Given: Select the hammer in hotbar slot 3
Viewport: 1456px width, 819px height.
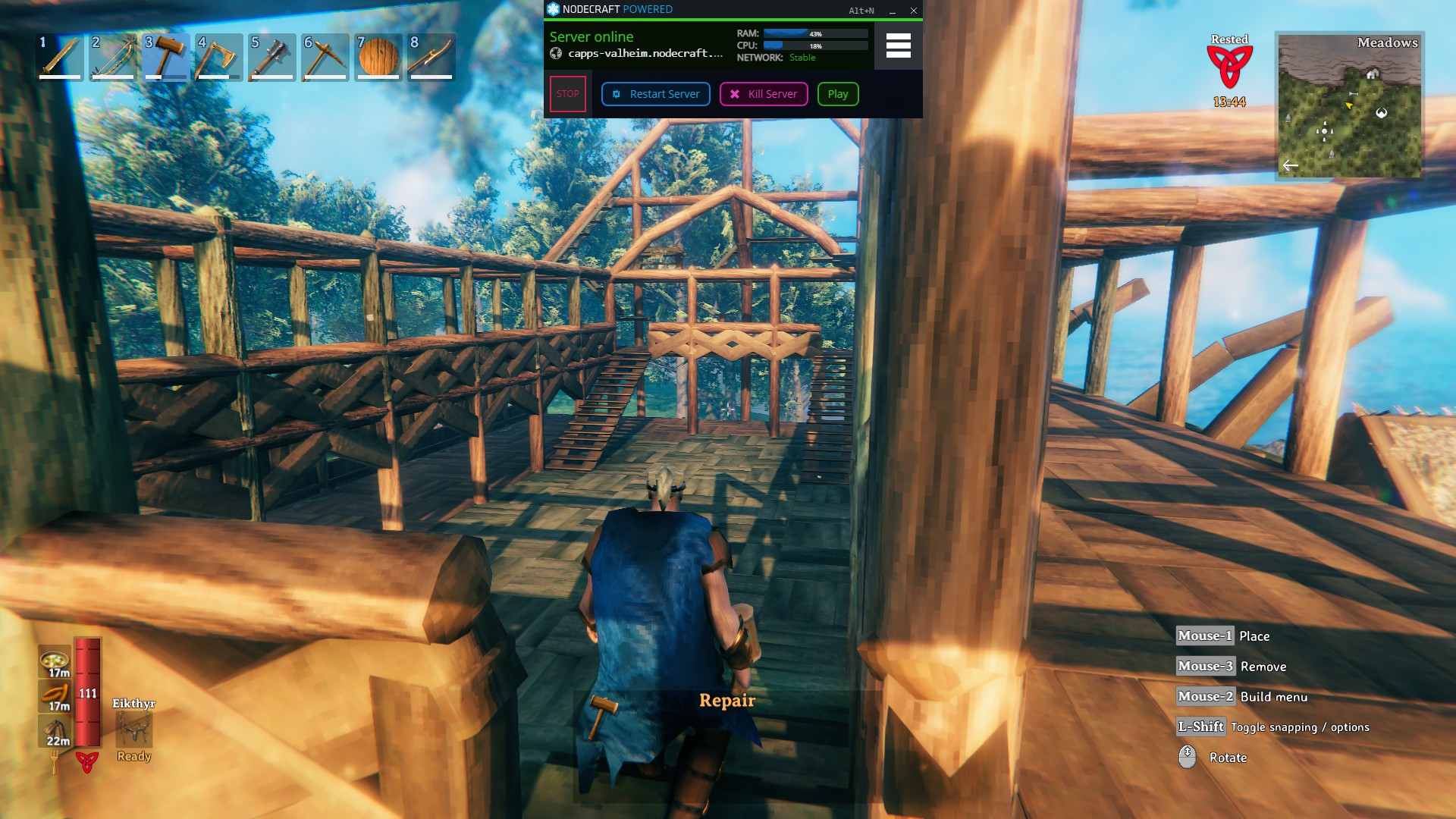Looking at the screenshot, I should click(x=165, y=57).
